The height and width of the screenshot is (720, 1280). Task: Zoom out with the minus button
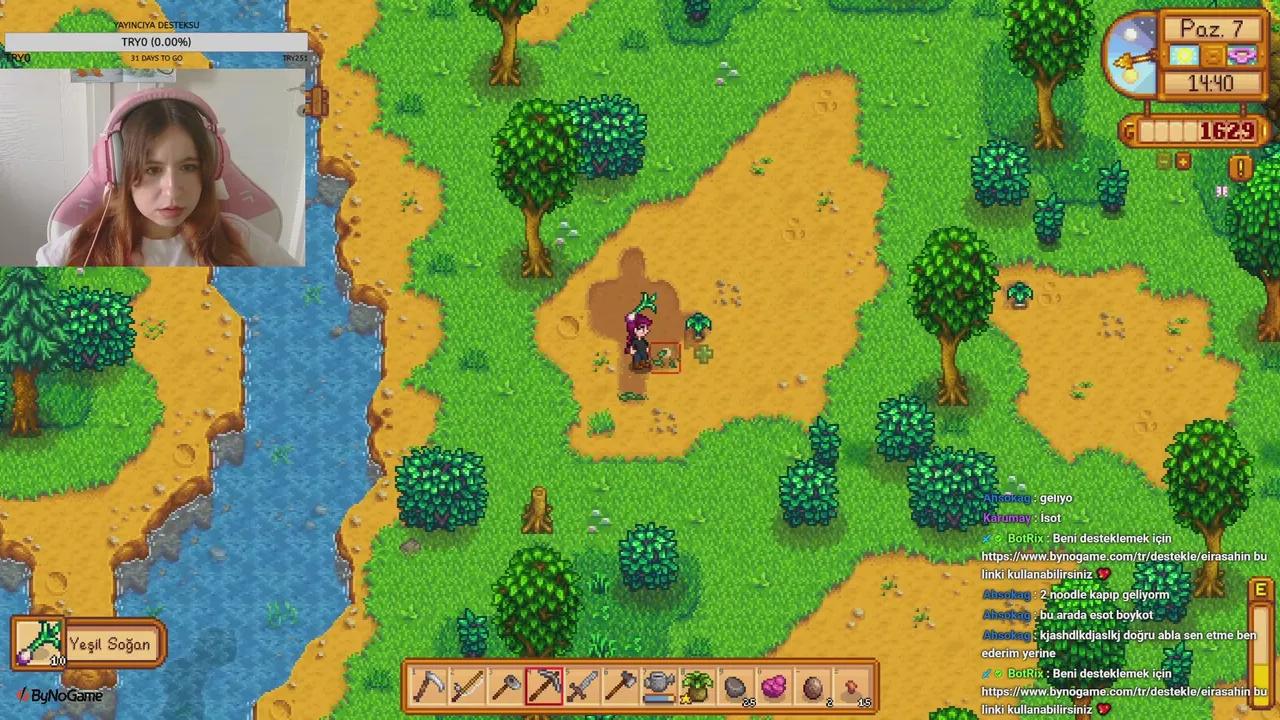coord(1164,161)
